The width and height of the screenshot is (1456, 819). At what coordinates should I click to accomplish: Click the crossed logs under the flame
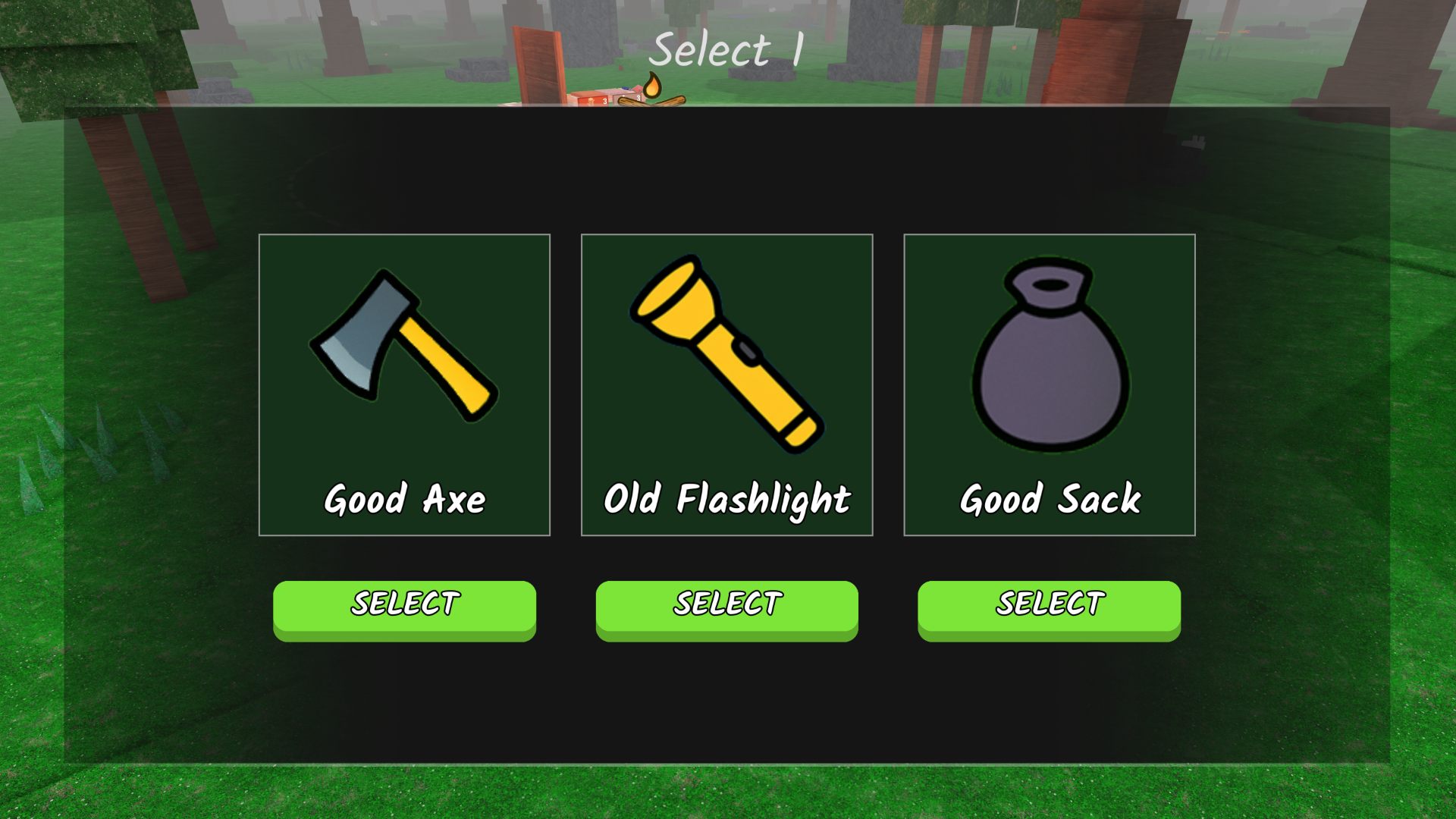click(x=652, y=105)
